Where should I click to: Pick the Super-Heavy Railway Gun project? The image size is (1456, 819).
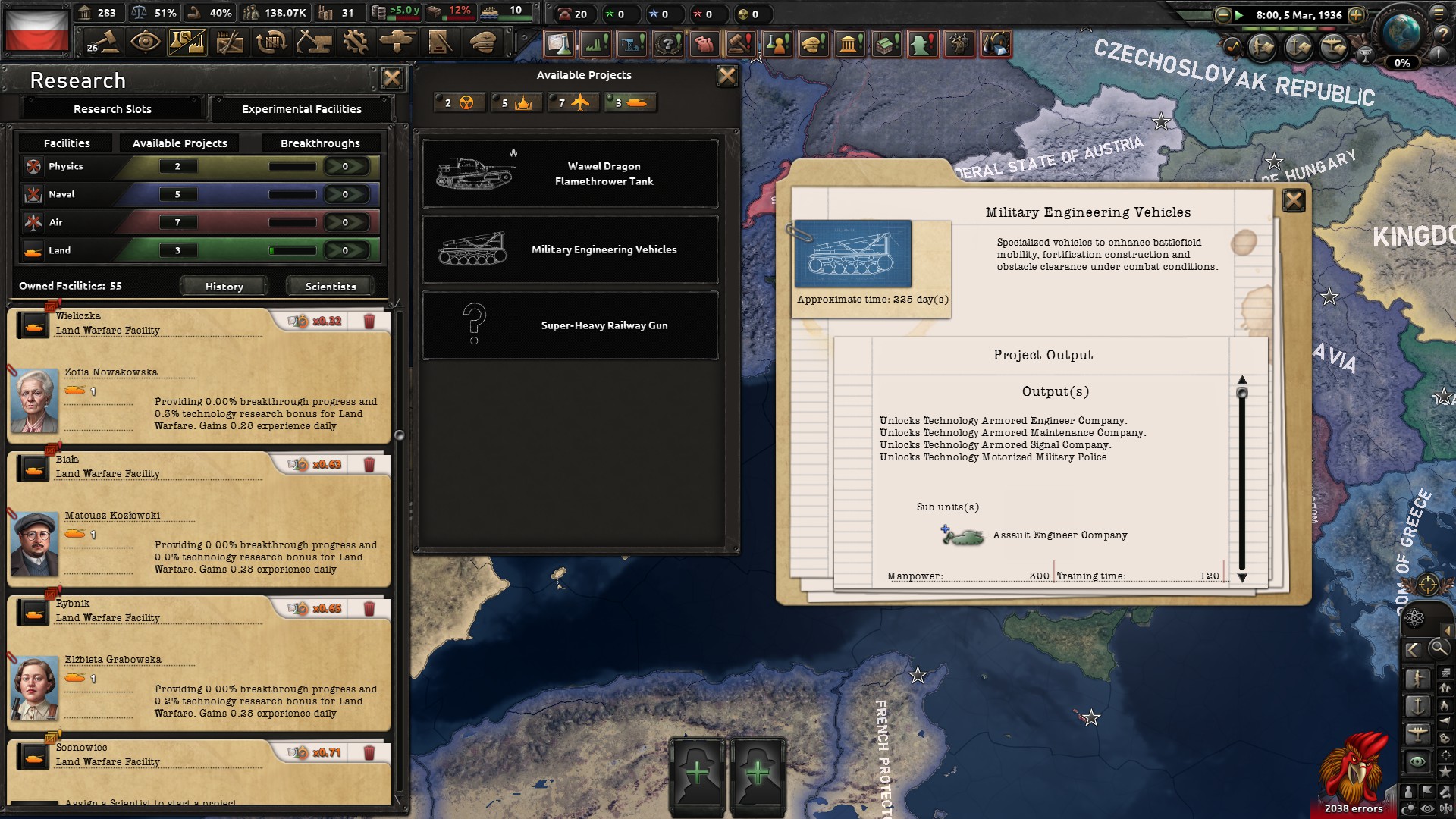(570, 325)
